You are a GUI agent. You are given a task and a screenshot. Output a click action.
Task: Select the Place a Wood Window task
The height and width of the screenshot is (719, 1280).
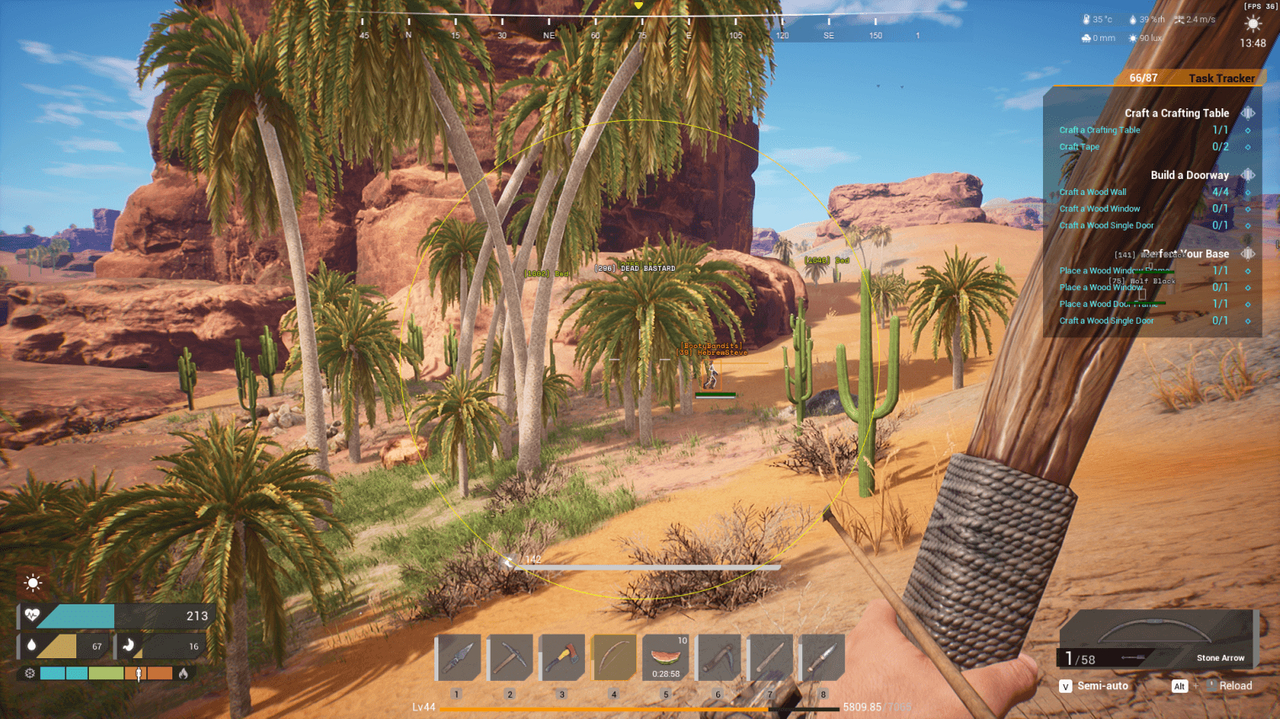pyautogui.click(x=1100, y=287)
